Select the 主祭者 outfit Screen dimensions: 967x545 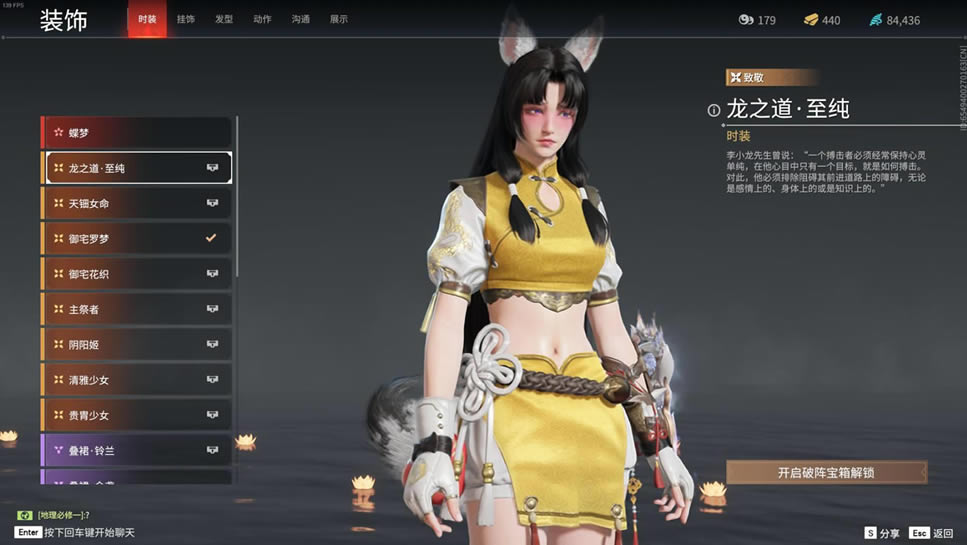[136, 309]
